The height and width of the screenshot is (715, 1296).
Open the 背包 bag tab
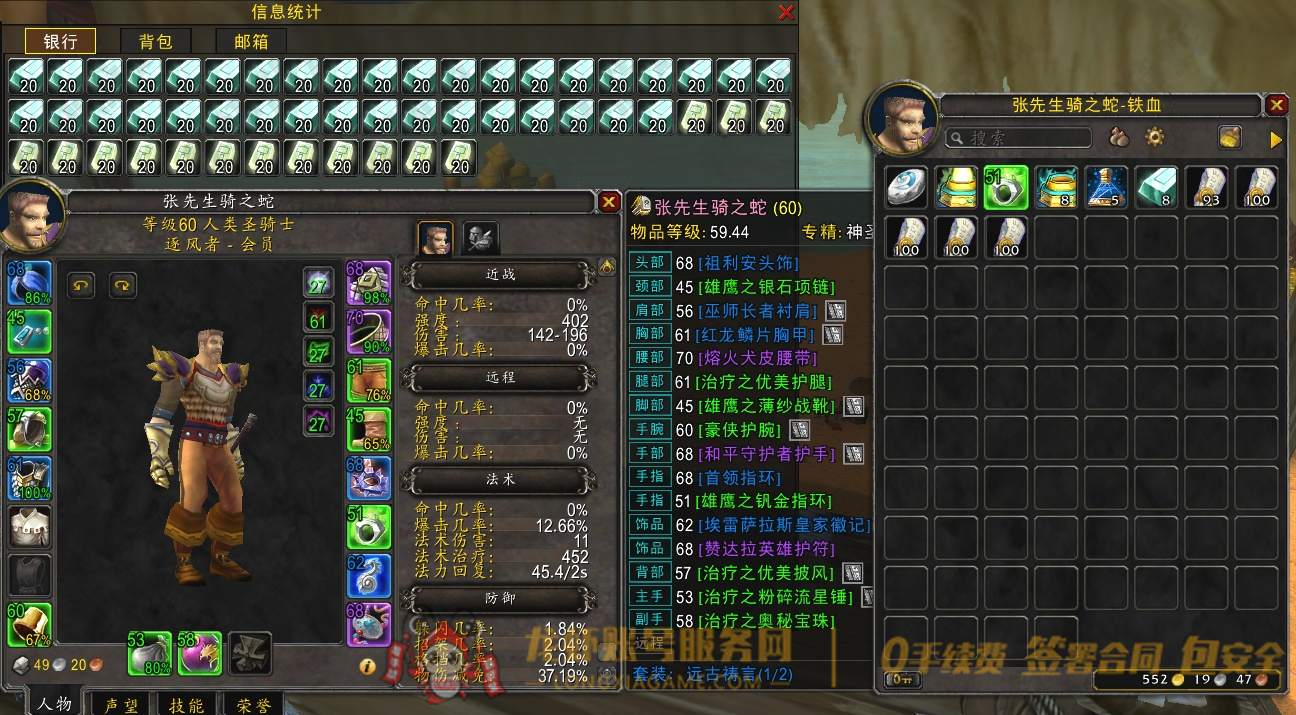coord(156,41)
